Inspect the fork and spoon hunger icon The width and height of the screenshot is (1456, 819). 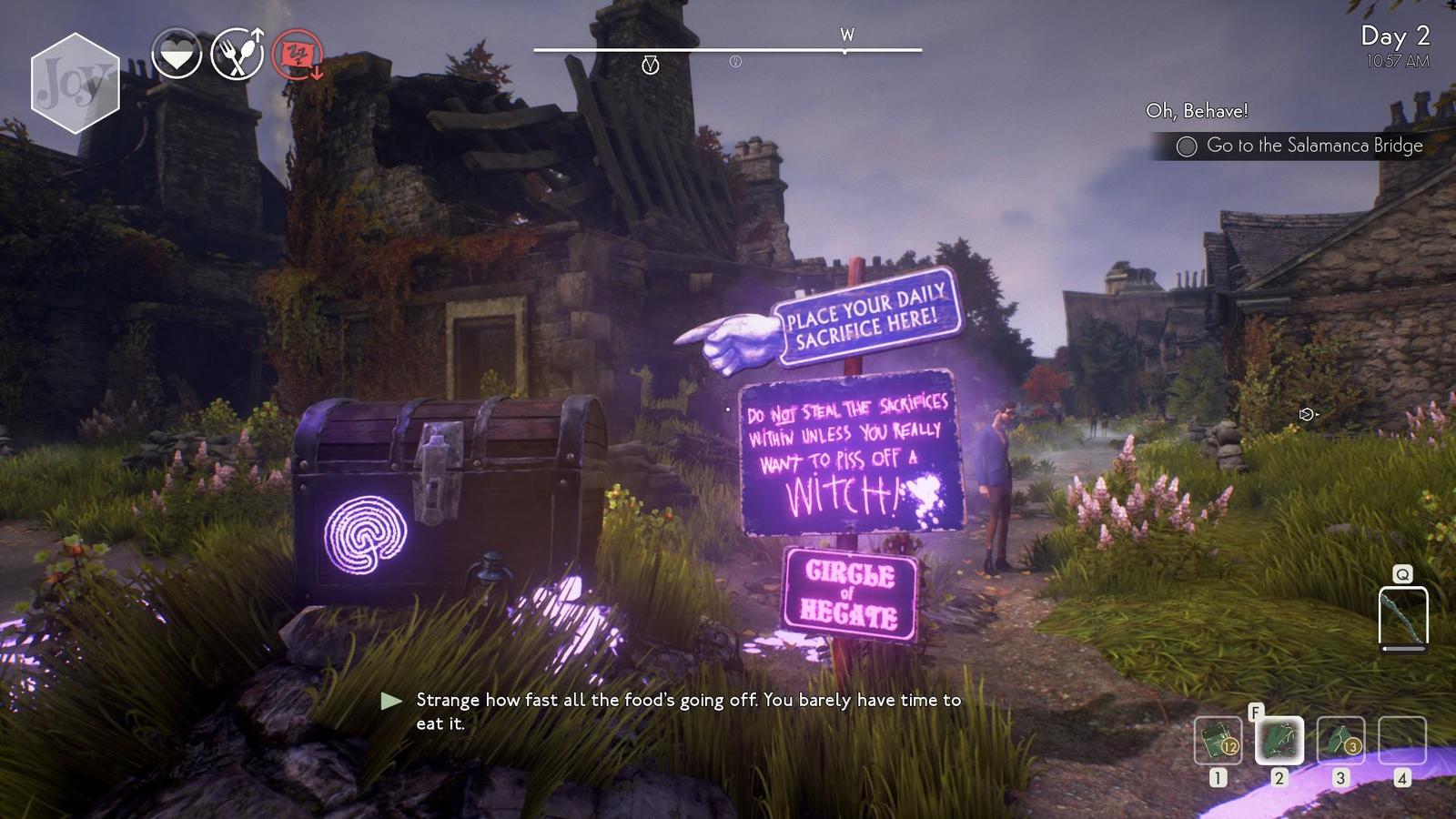[x=237, y=55]
